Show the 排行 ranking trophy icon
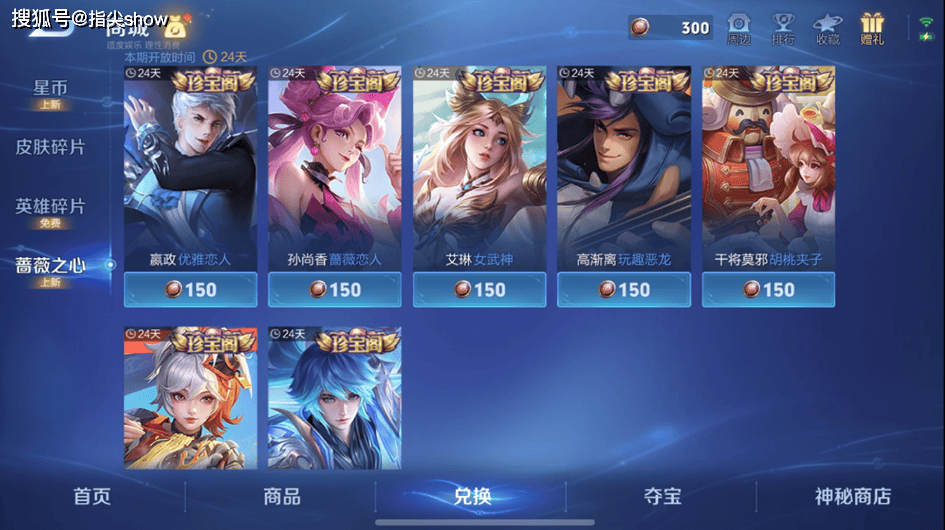 [x=783, y=28]
